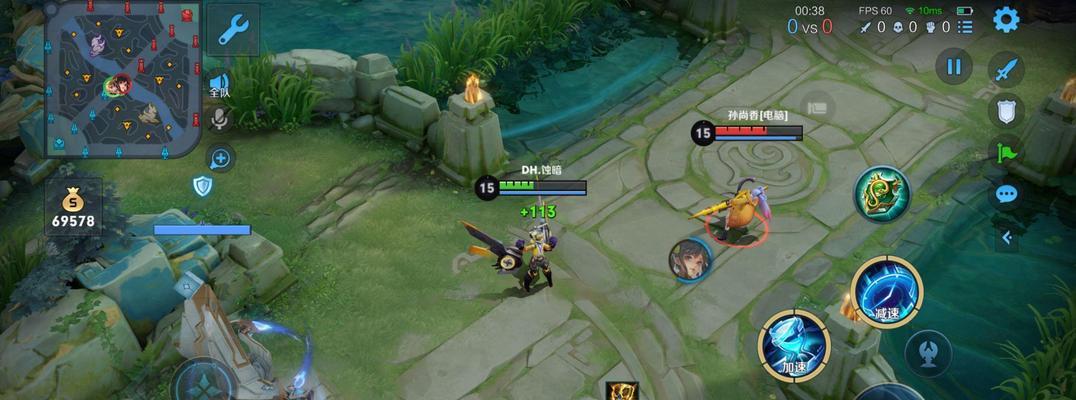Pause the match
This screenshot has height=400, width=1076.
(953, 67)
